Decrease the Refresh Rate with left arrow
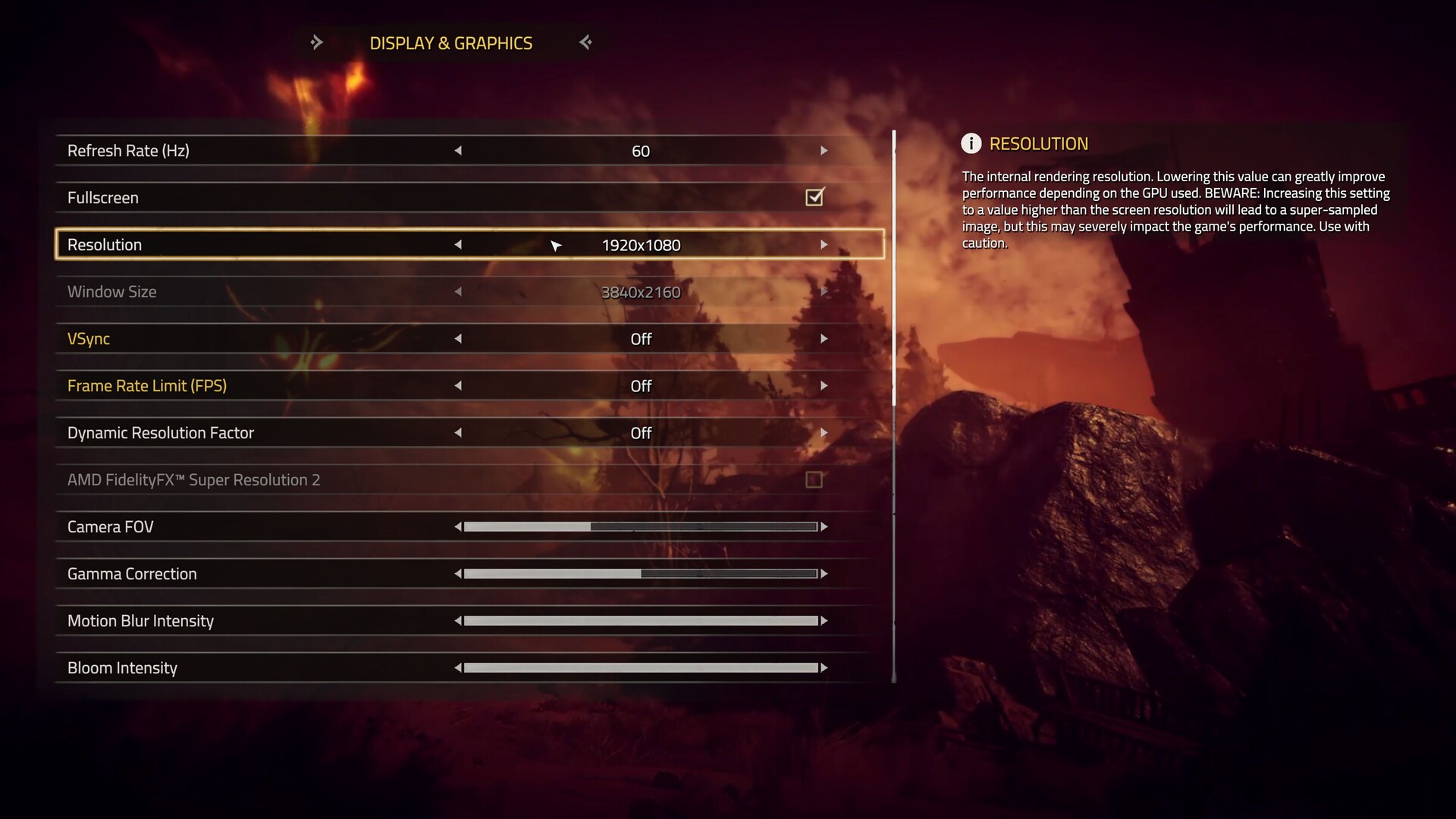Viewport: 1456px width, 819px height. tap(458, 151)
